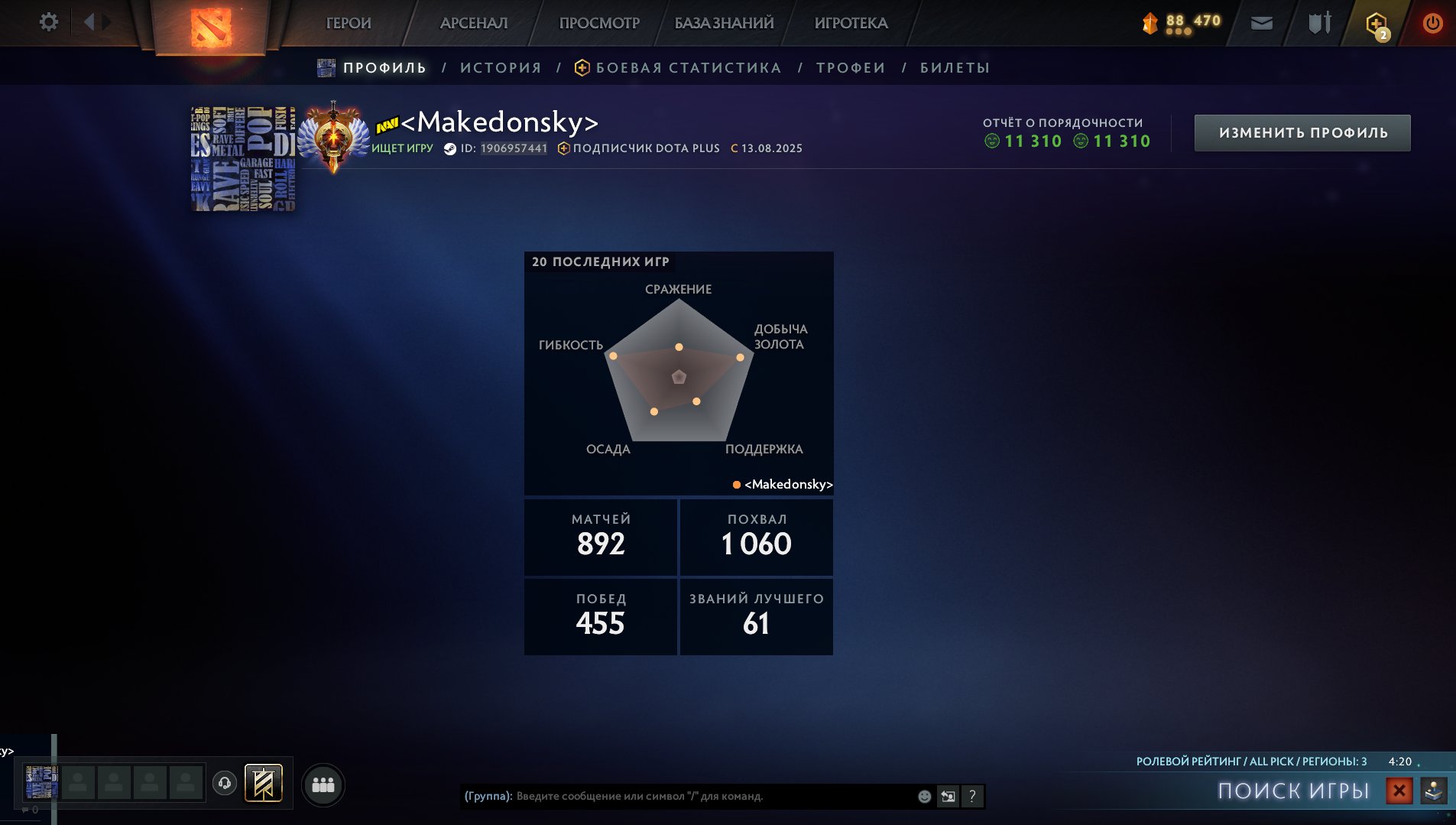Image resolution: width=1456 pixels, height=825 pixels.
Task: Open the Settings gear menu
Action: [x=49, y=22]
